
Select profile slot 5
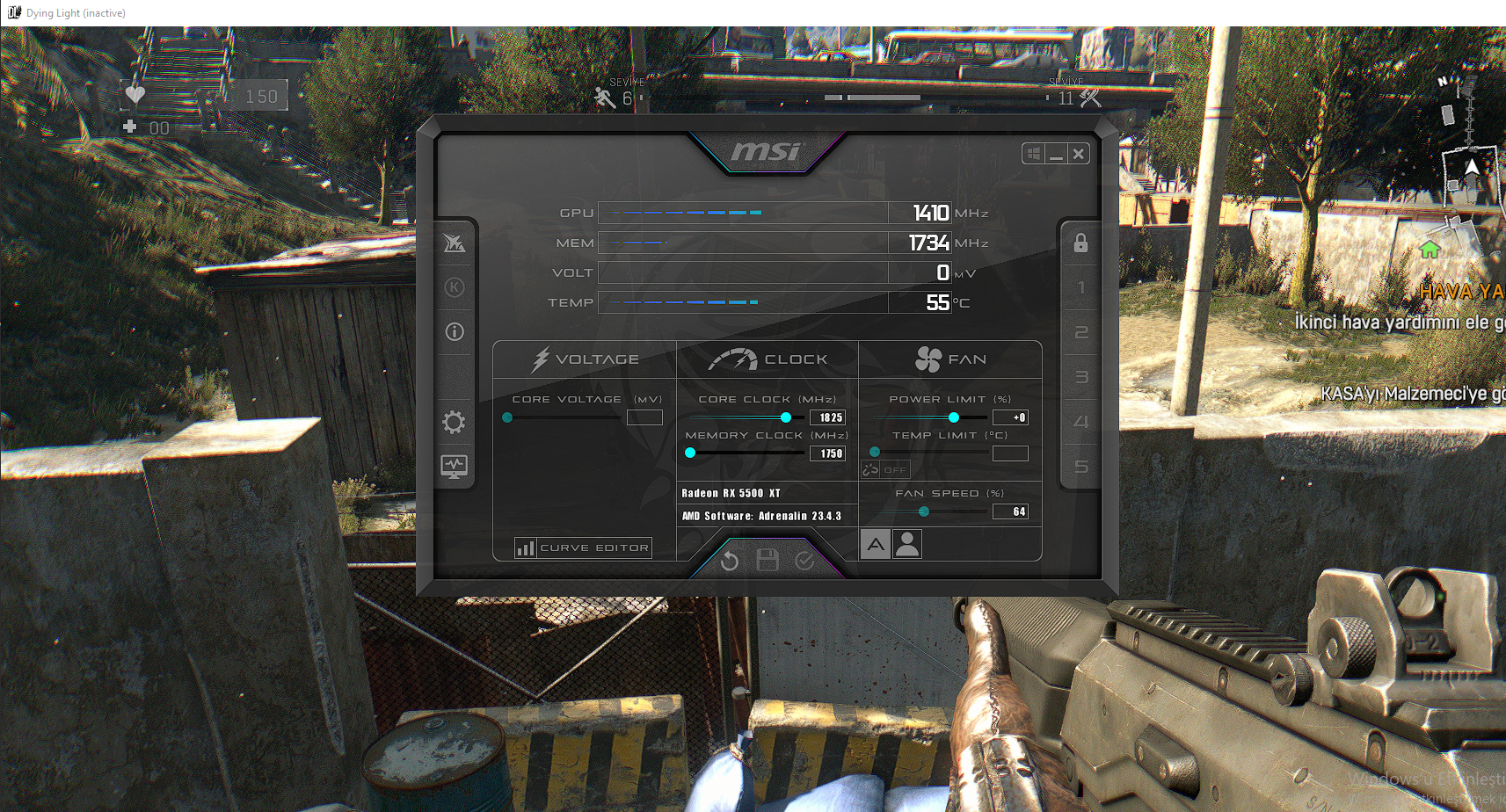(x=1081, y=467)
